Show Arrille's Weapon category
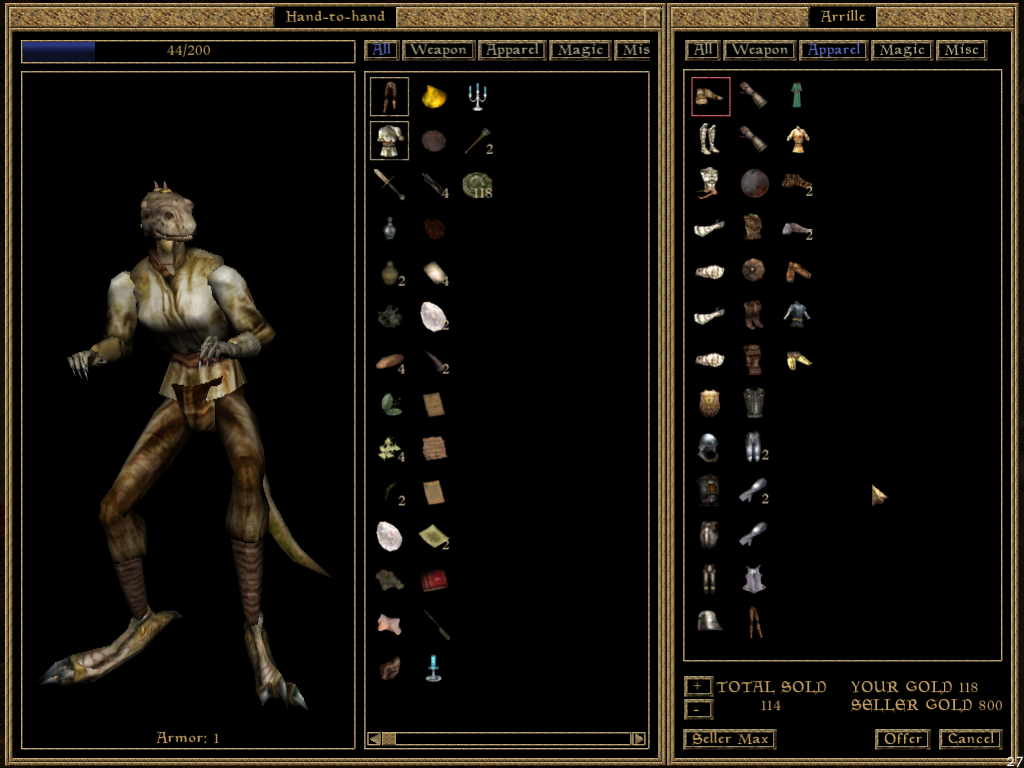Viewport: 1024px width, 768px height. point(759,50)
